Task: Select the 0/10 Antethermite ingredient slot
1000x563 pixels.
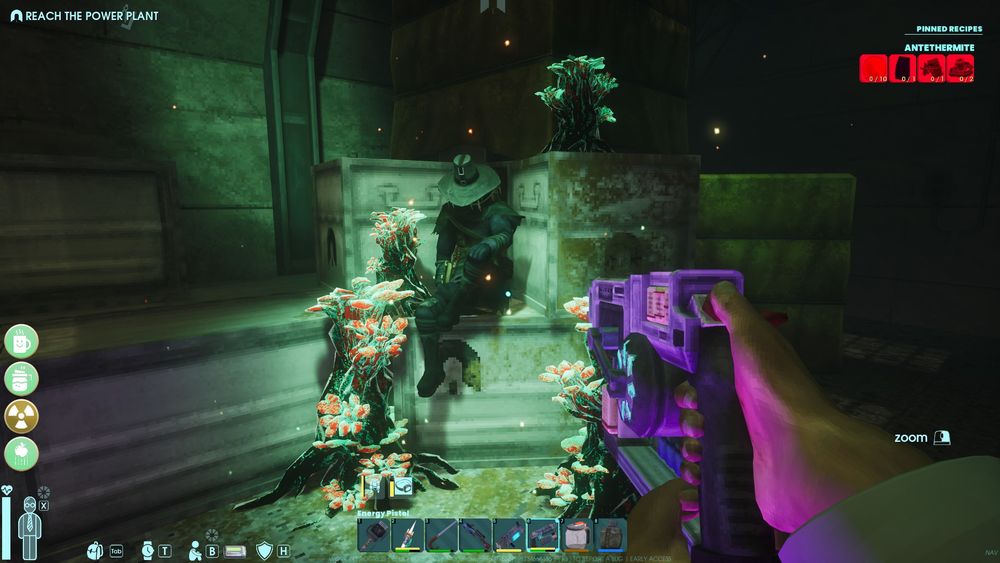Action: pos(874,68)
